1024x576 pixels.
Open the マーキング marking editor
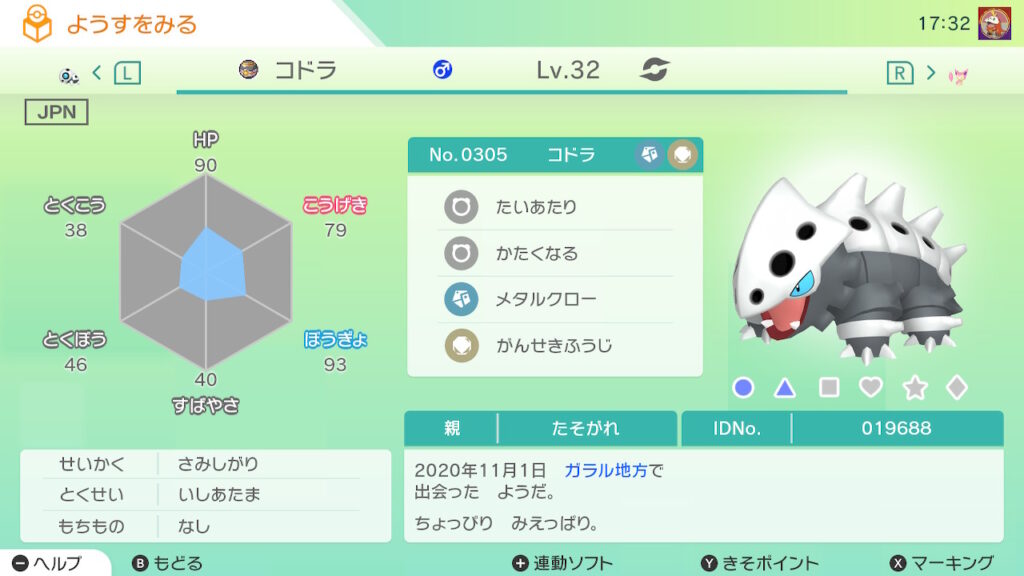pyautogui.click(x=941, y=563)
